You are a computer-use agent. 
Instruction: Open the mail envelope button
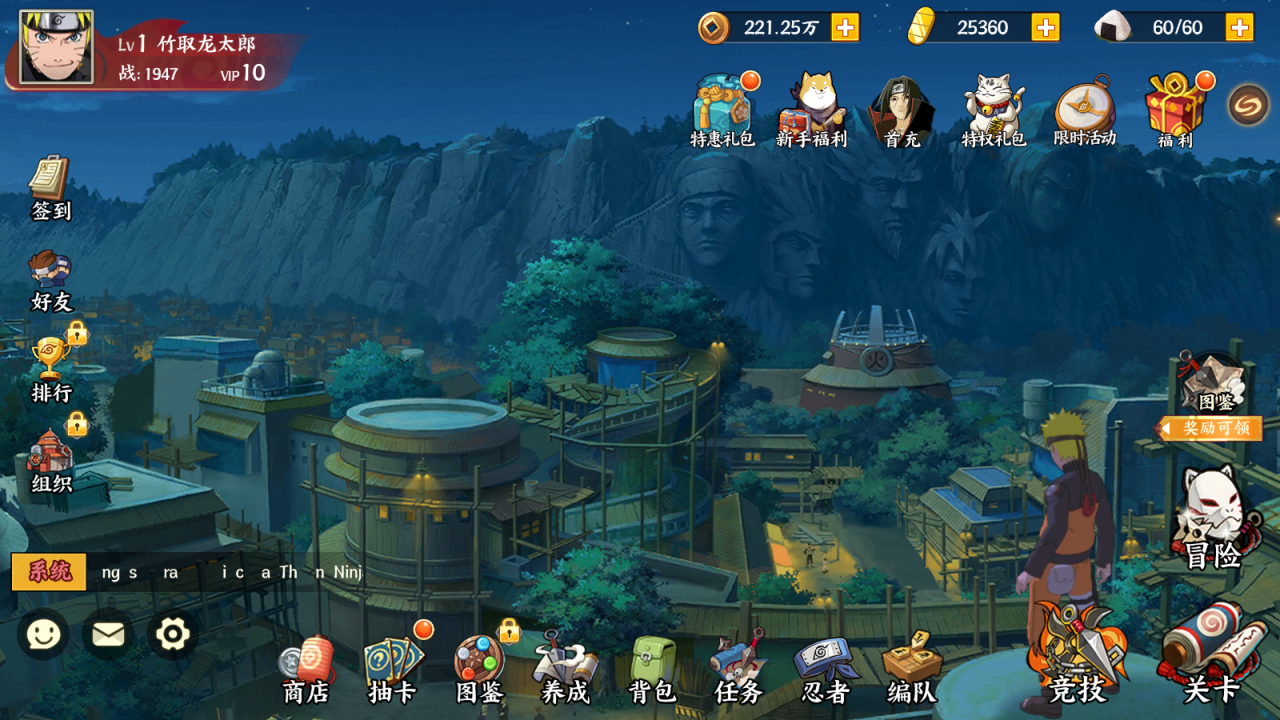pyautogui.click(x=108, y=634)
